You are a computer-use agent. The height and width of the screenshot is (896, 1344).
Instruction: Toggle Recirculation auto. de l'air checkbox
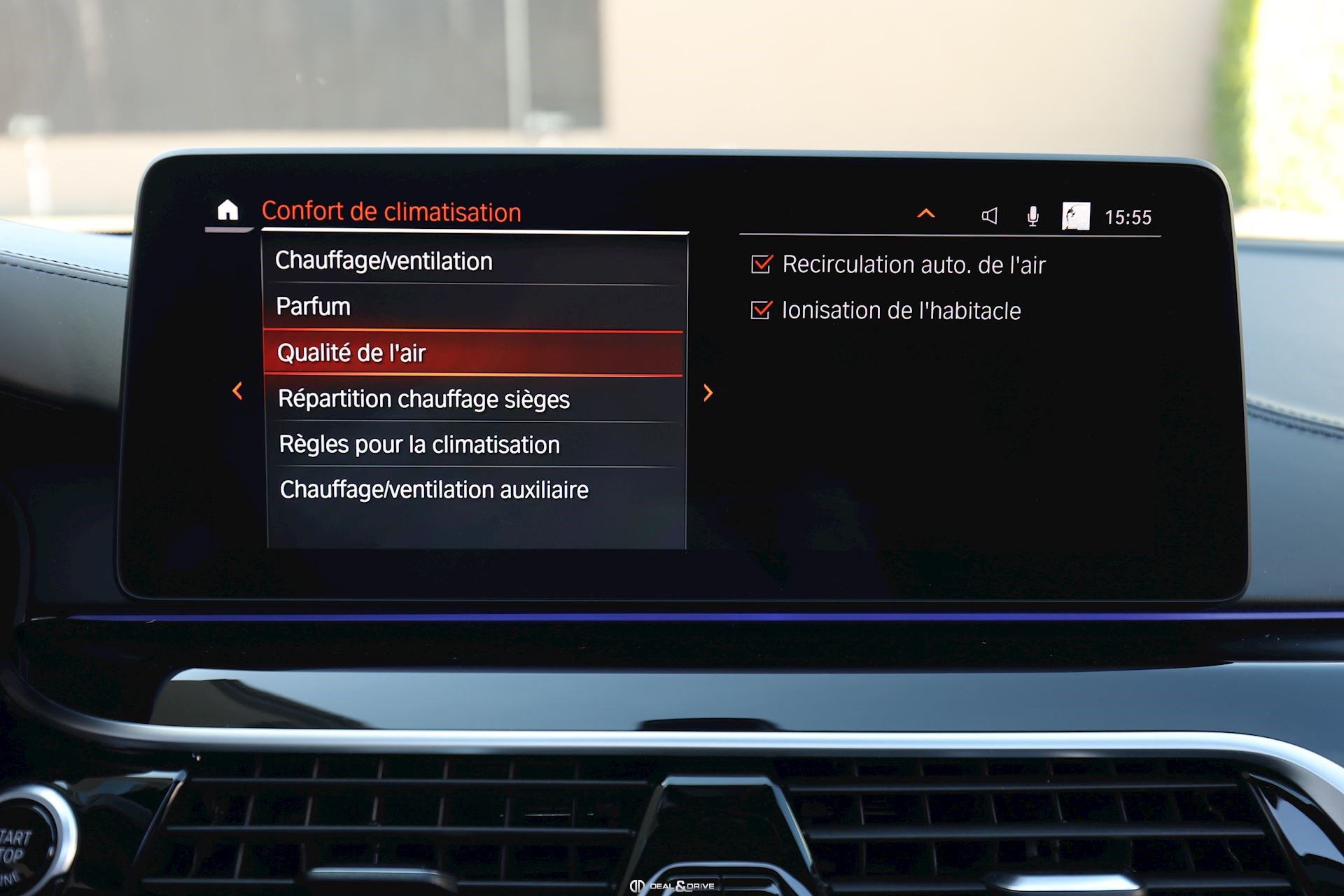[761, 264]
